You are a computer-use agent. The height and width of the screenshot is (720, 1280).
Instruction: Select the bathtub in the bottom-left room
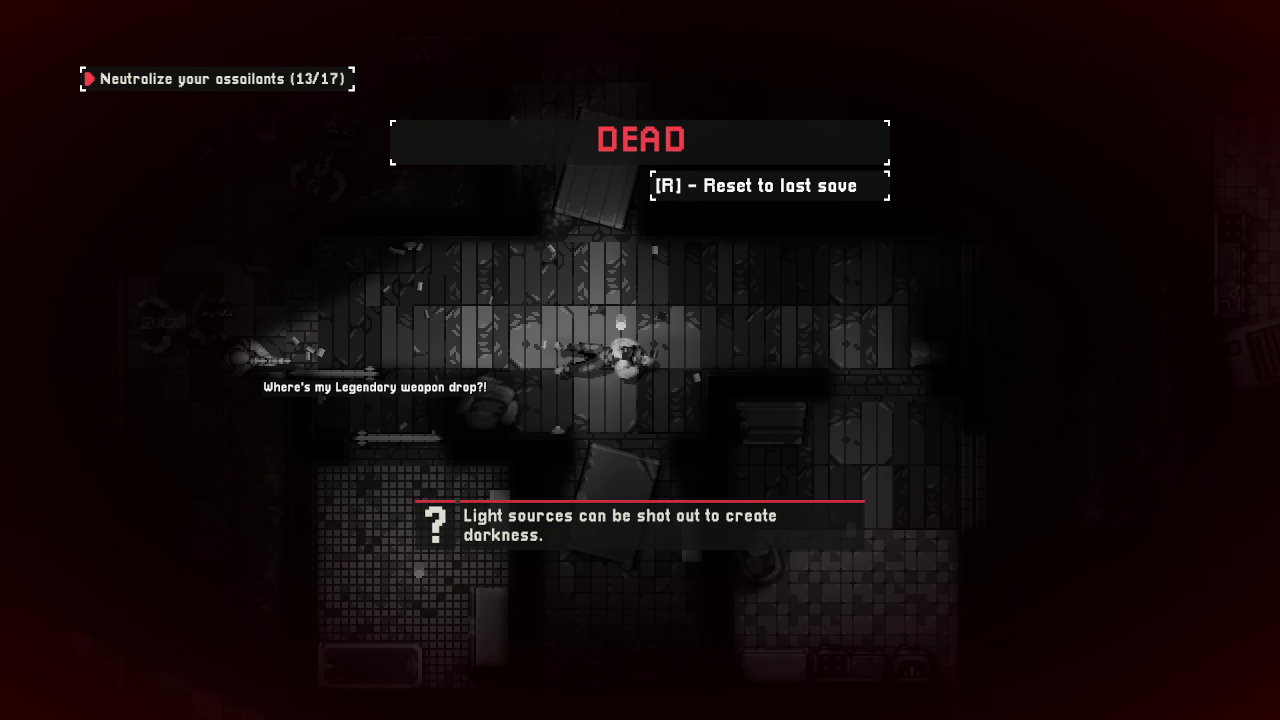tap(370, 665)
